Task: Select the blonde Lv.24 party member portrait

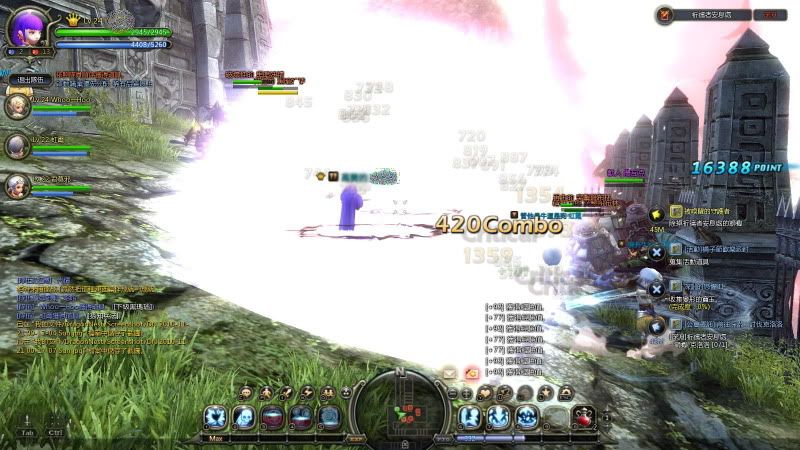Action: 18,105
